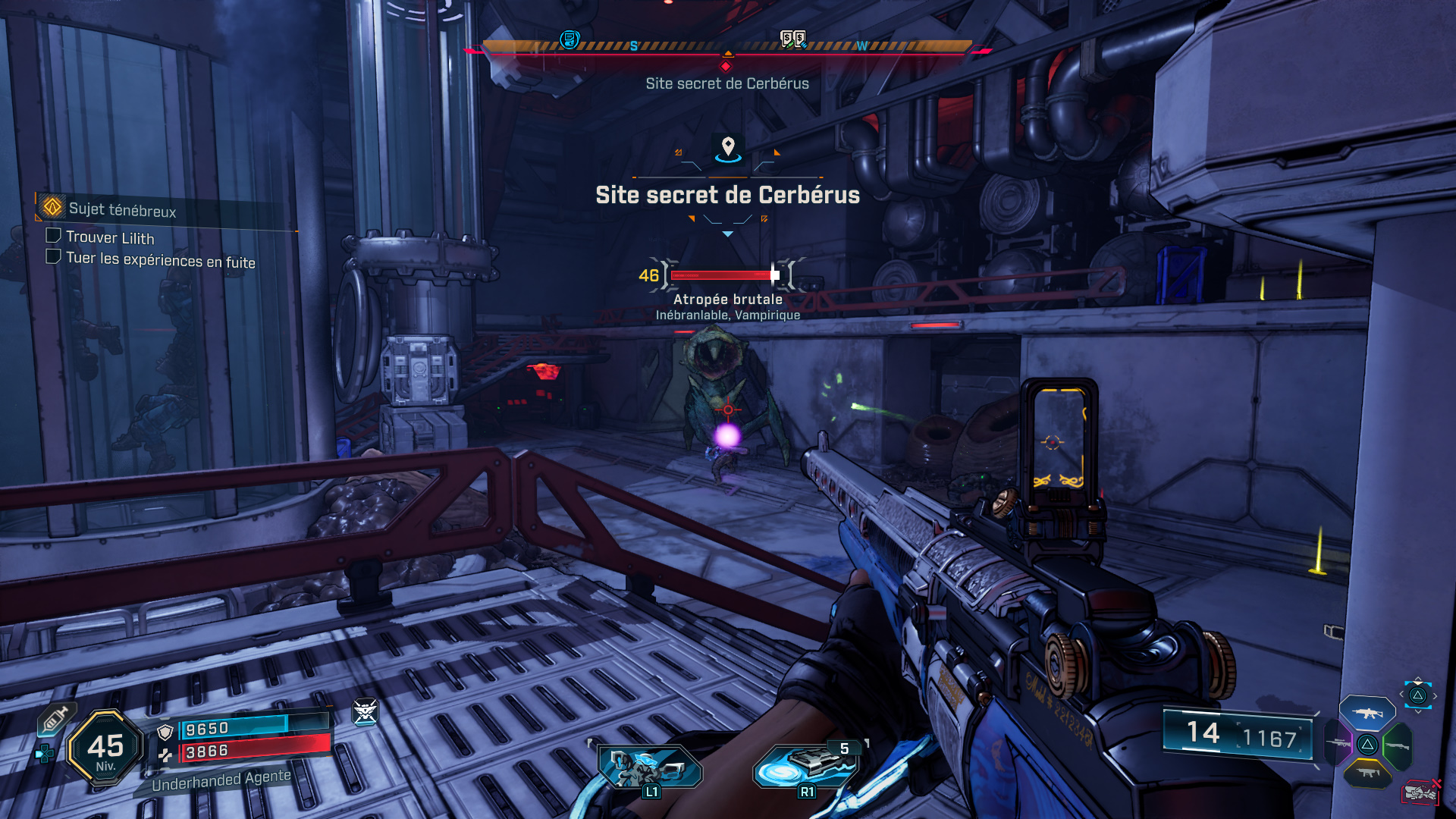Click the red crossed-out vehicle icon

pyautogui.click(x=1420, y=792)
